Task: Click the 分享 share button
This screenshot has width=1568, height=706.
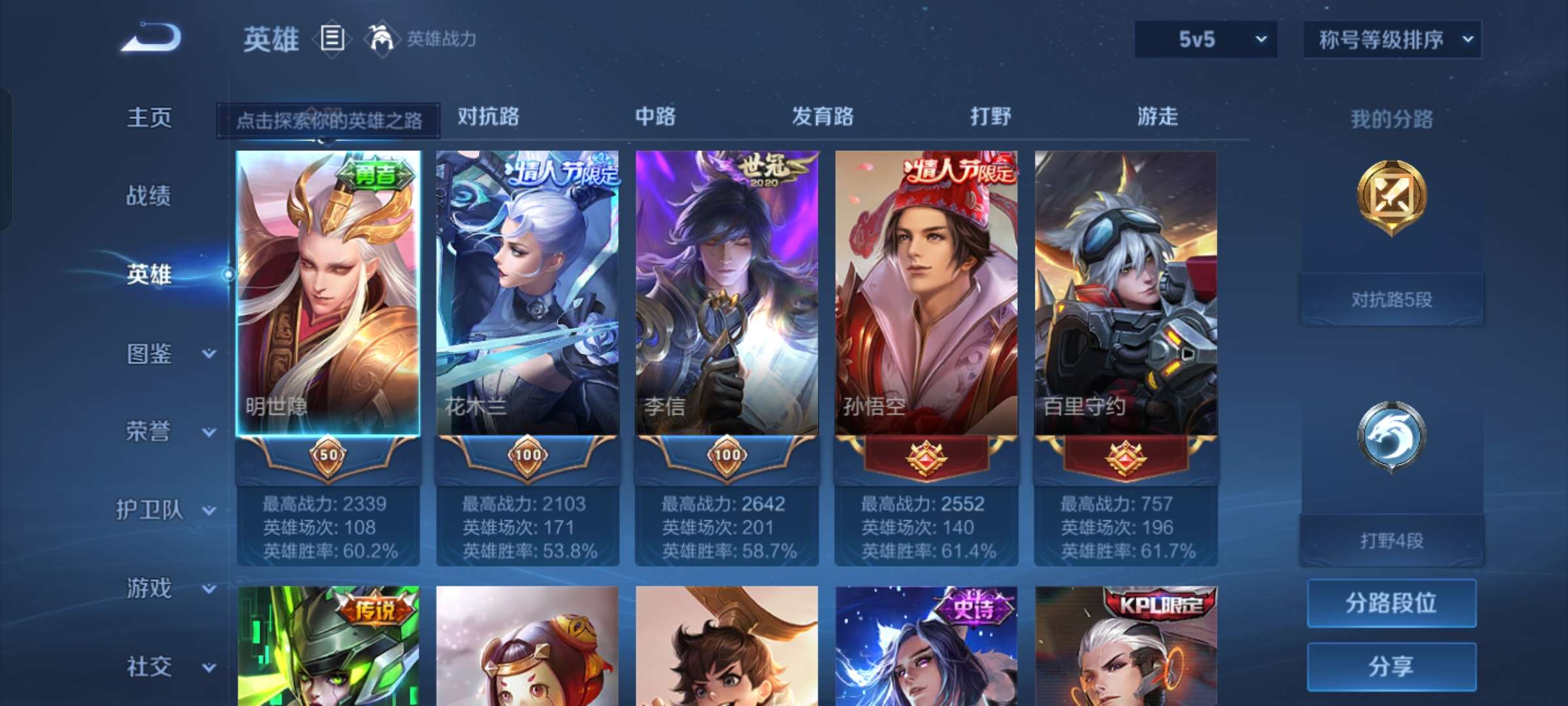Action: coord(1392,665)
